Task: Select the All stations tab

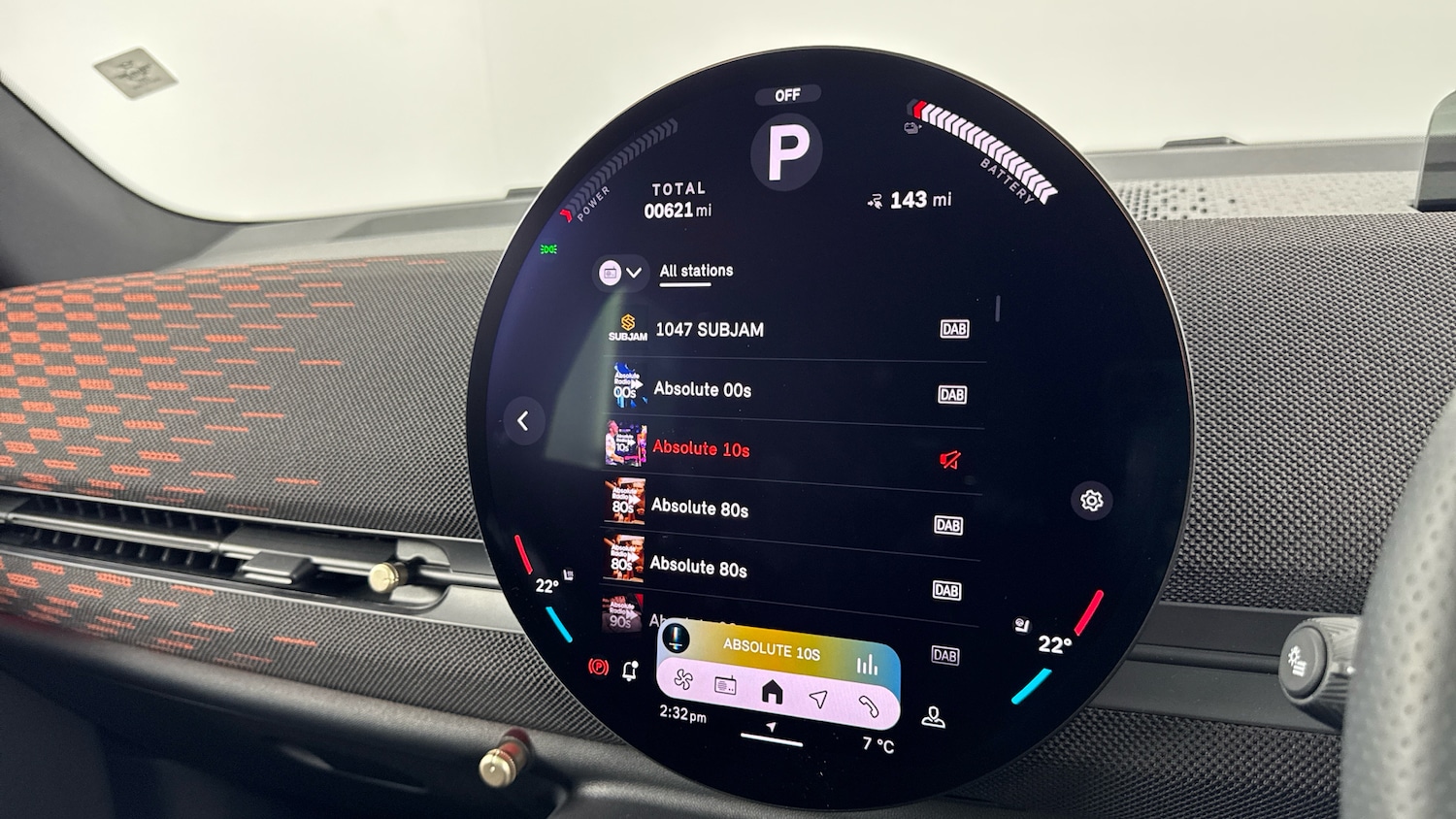Action: point(696,271)
